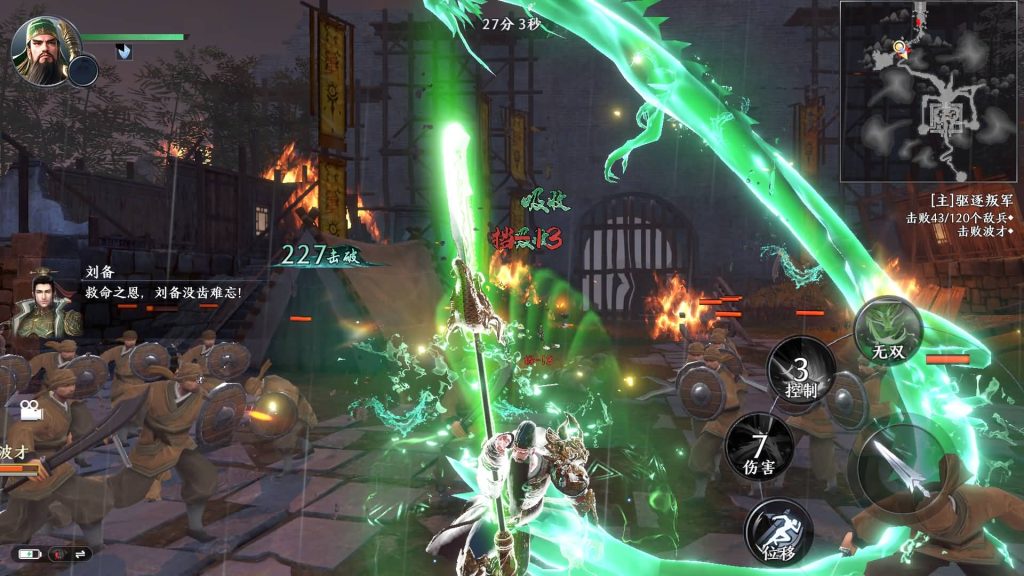Viewport: 1024px width, 576px height.
Task: Trigger the 伤害 damage skill
Action: click(760, 449)
